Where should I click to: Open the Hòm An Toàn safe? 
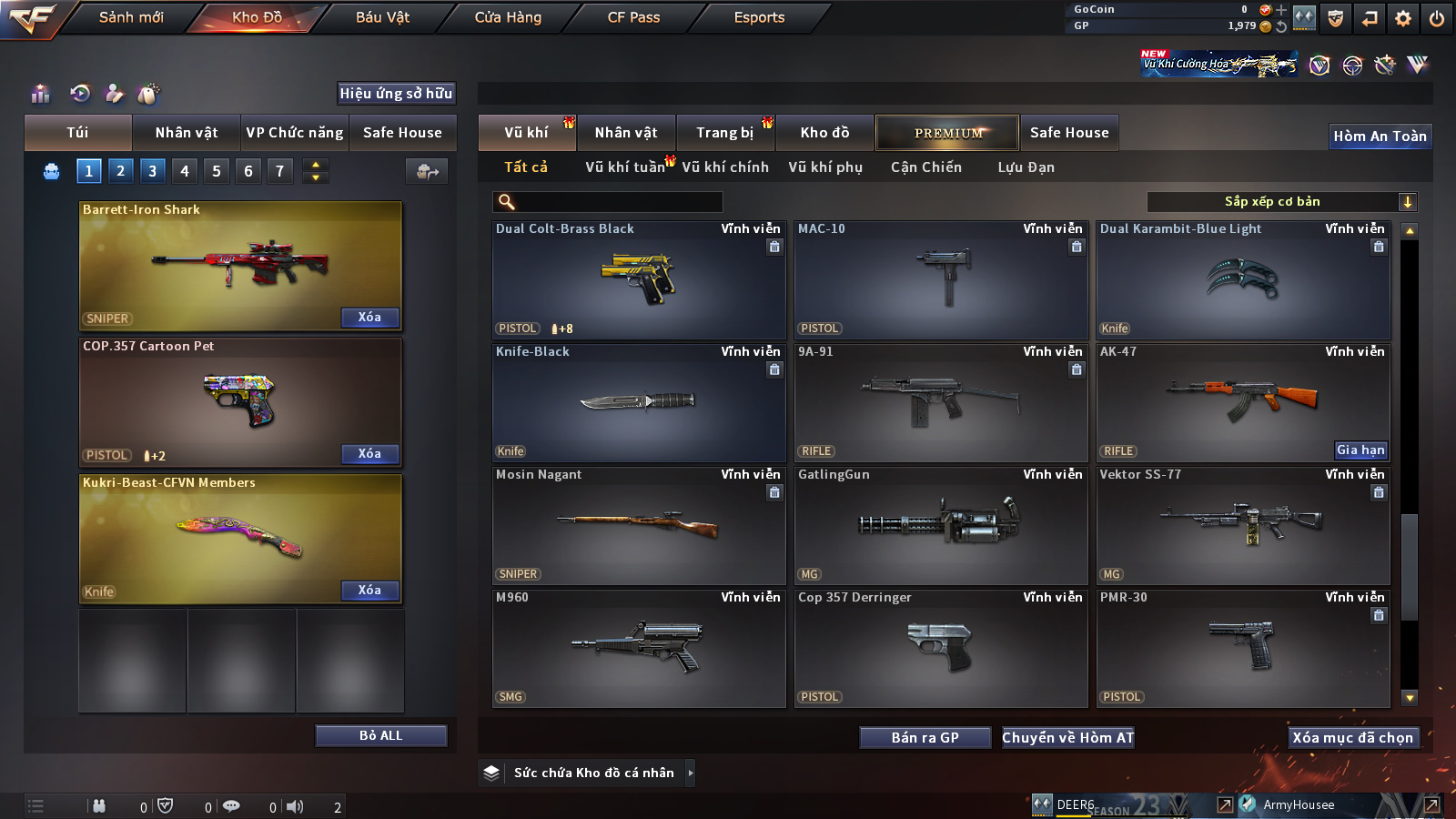pyautogui.click(x=1380, y=136)
